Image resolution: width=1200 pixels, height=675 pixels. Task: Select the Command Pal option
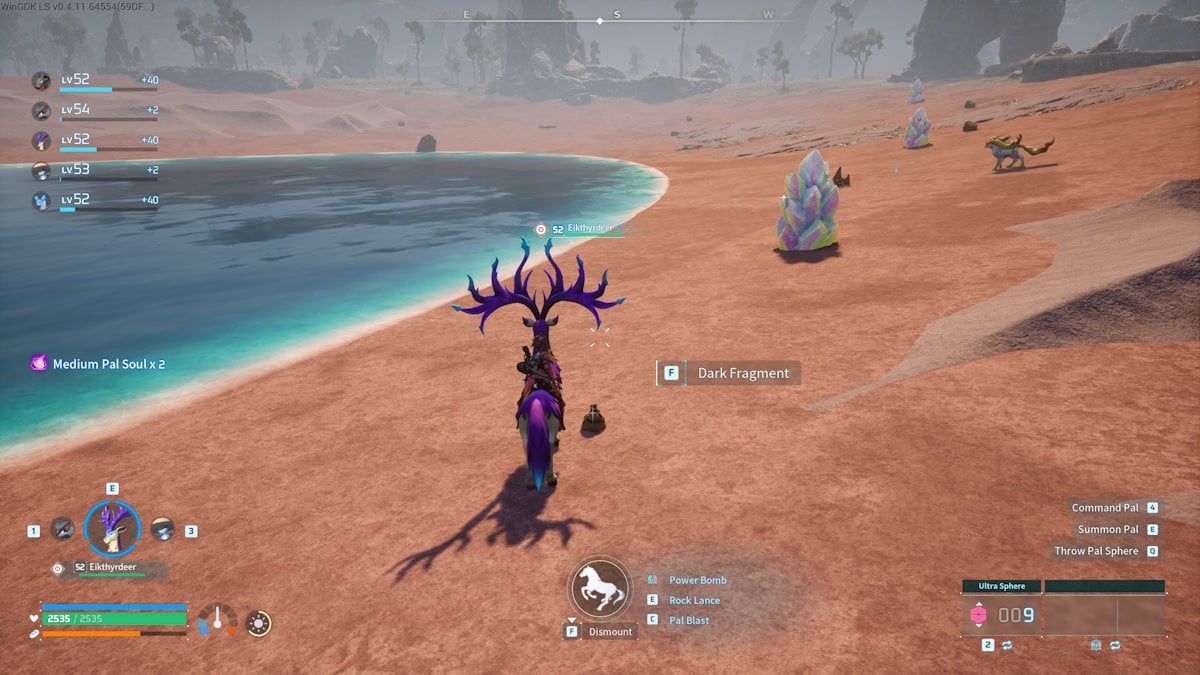[1105, 508]
